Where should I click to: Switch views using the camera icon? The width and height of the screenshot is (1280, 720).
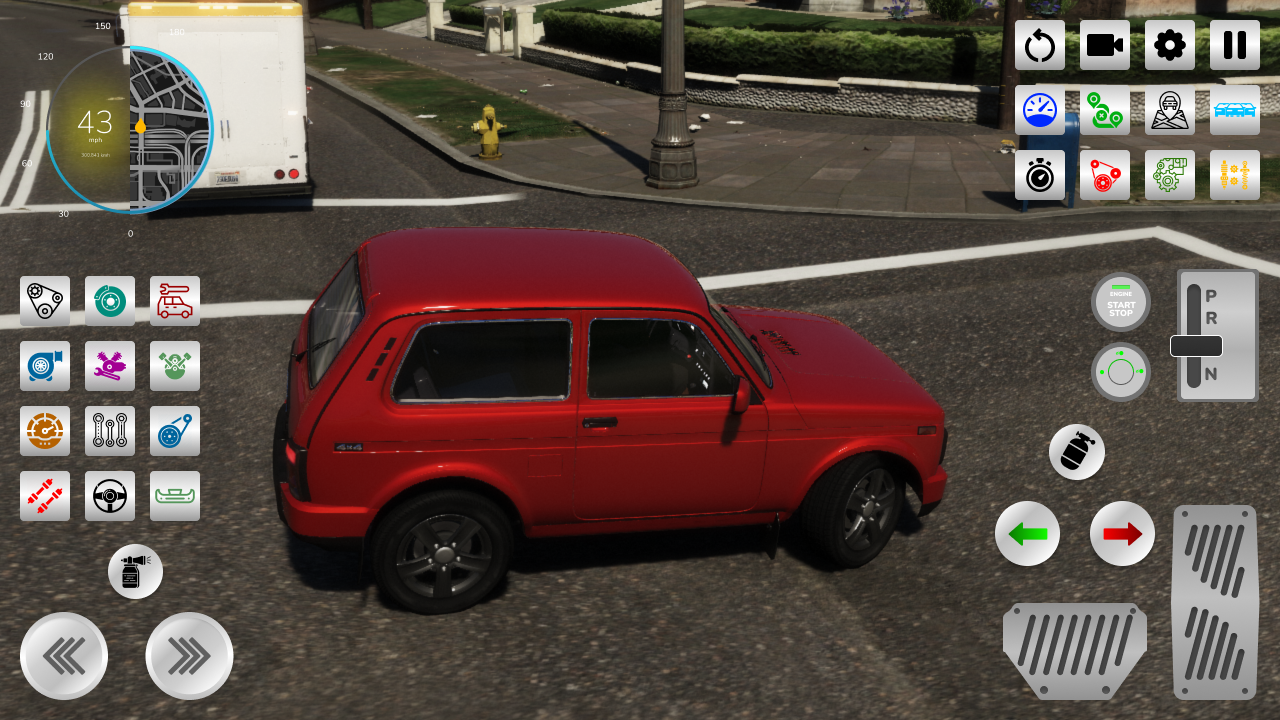pyautogui.click(x=1105, y=46)
